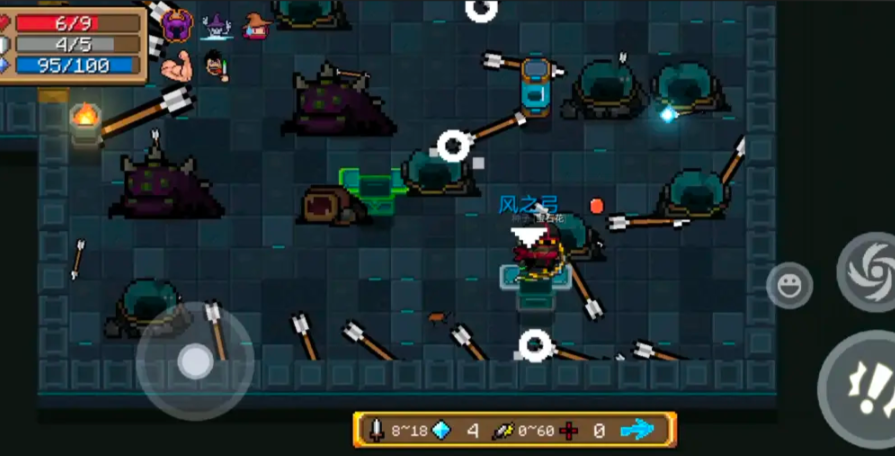This screenshot has height=456, width=895.
Task: Open the smiley emote button
Action: pos(789,285)
